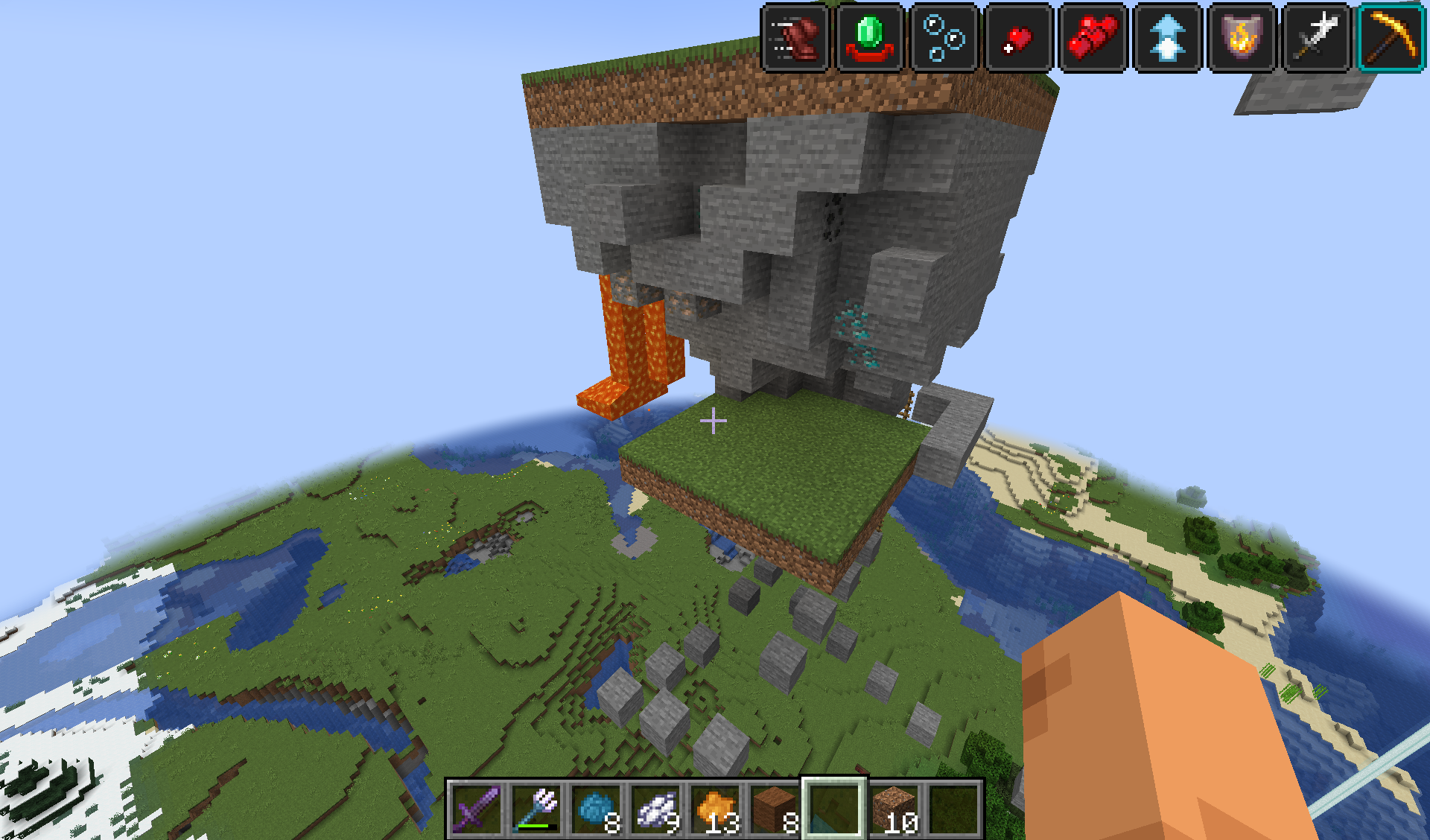Screen dimensions: 1430x840
Task: Click the red hearts cluster effect icon
Action: pos(1093,37)
